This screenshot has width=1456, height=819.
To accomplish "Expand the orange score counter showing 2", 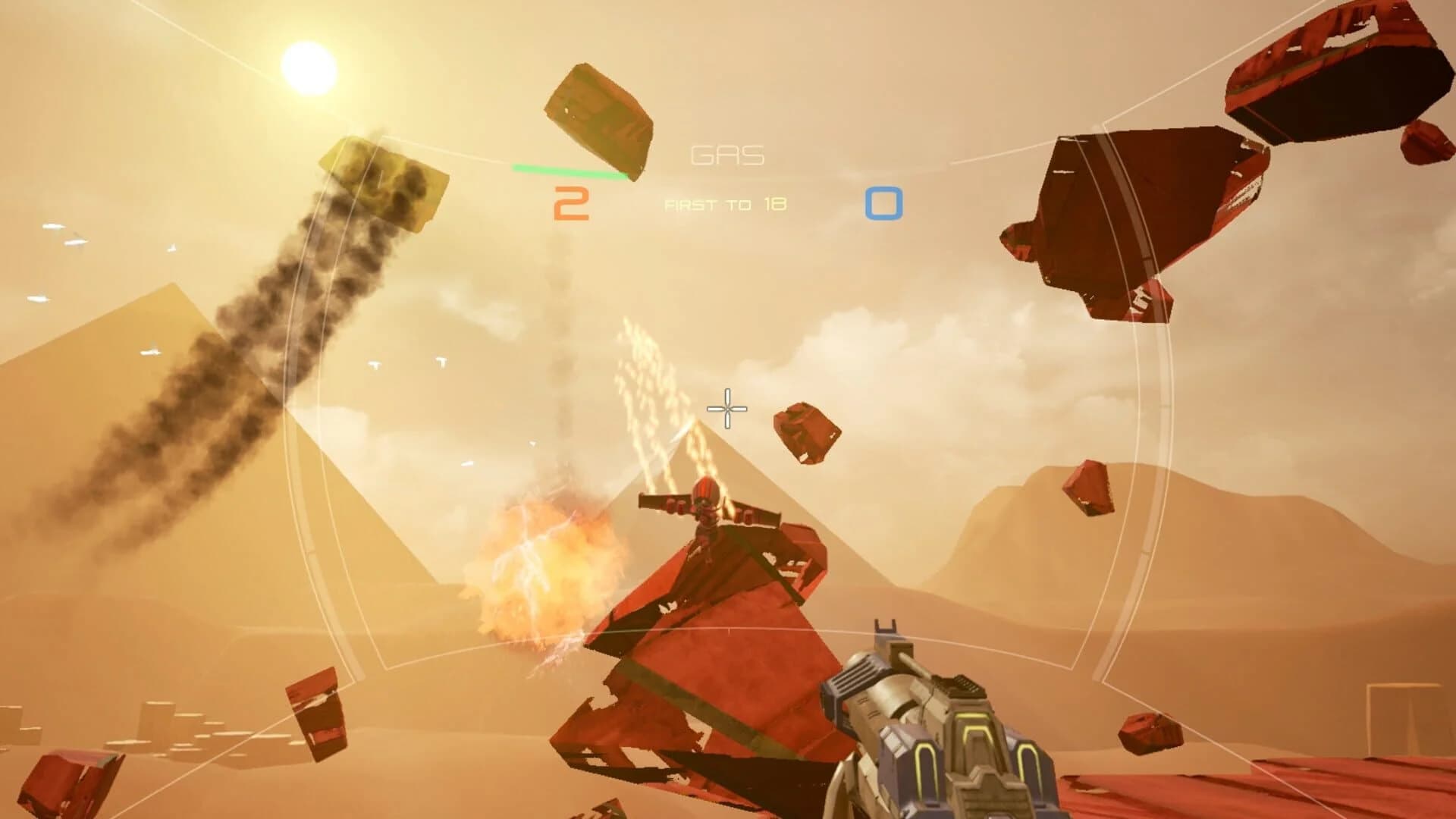I will coord(570,202).
